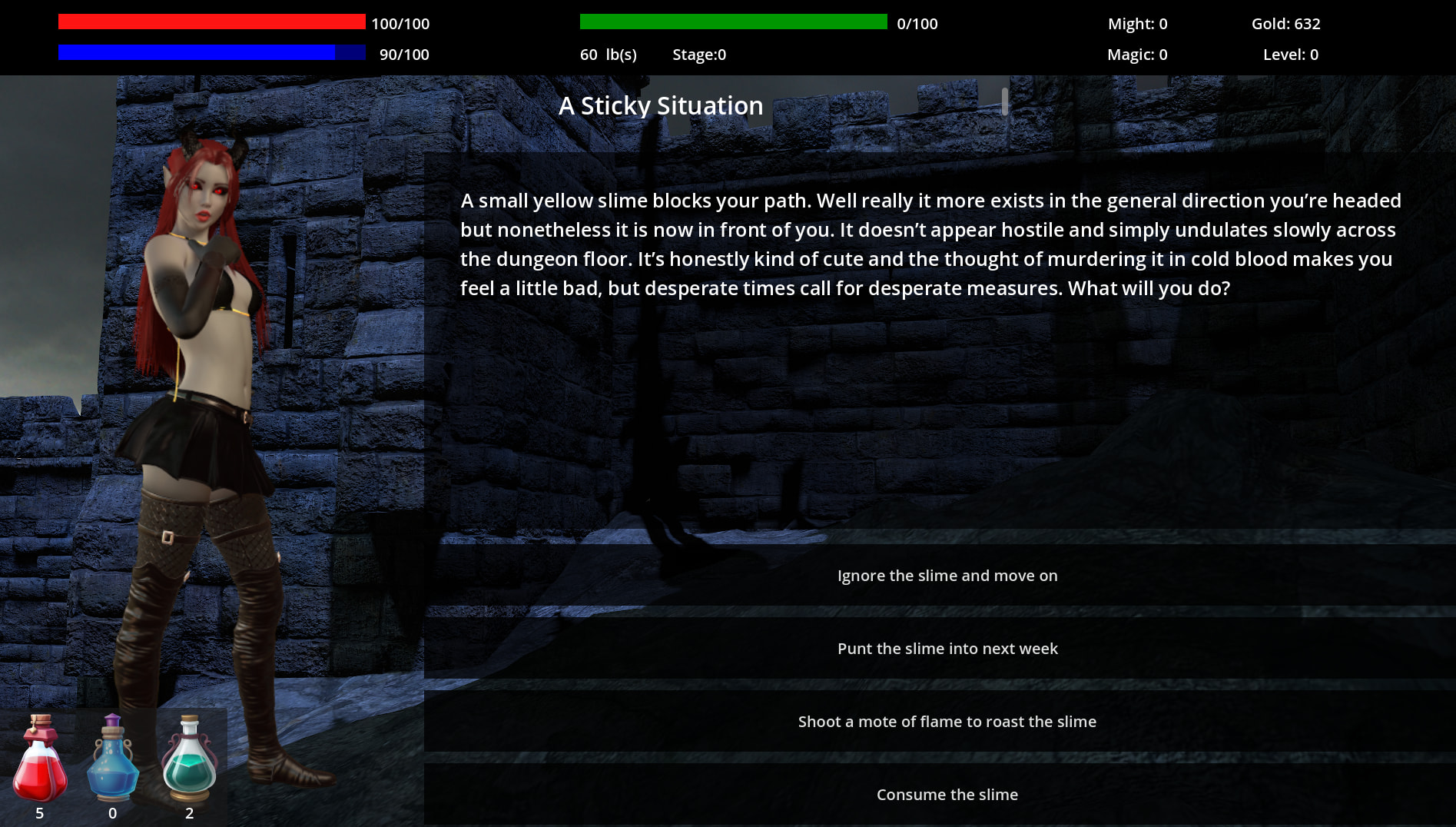Image resolution: width=1456 pixels, height=827 pixels.
Task: Use the green potion flask
Action: coord(189,760)
